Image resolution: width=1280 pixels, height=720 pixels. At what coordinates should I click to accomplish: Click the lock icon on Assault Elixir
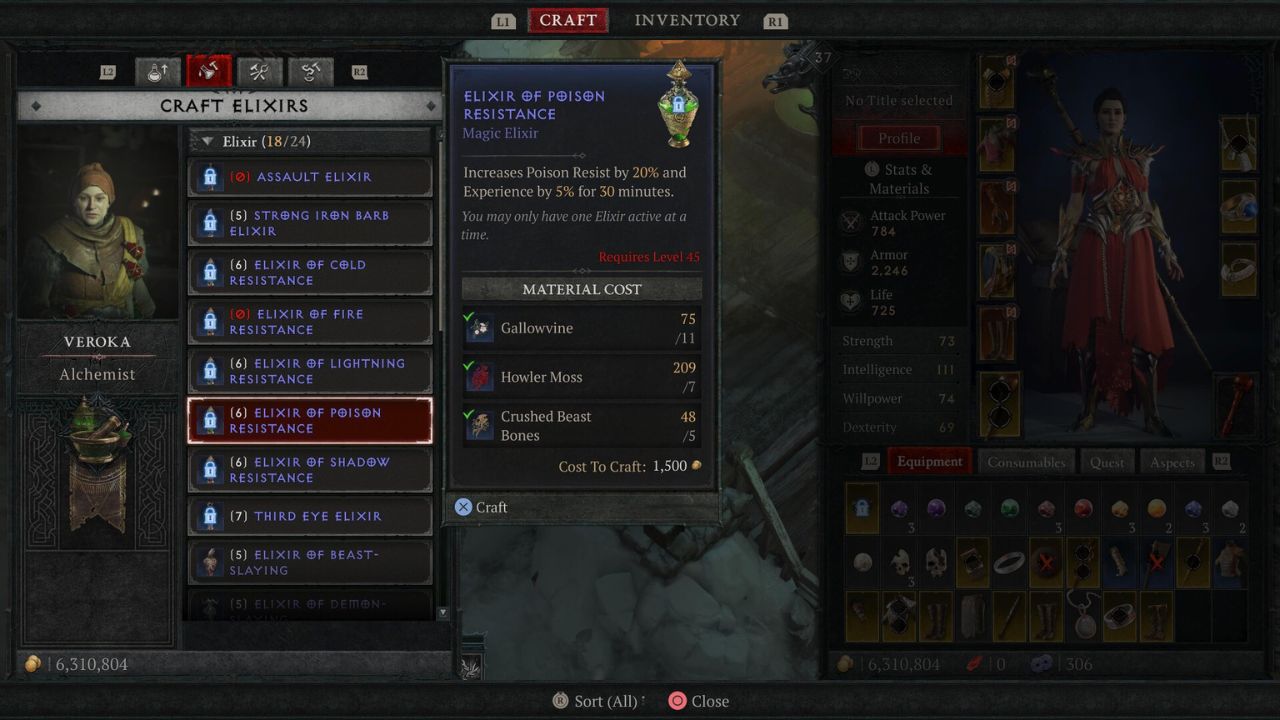coord(211,176)
